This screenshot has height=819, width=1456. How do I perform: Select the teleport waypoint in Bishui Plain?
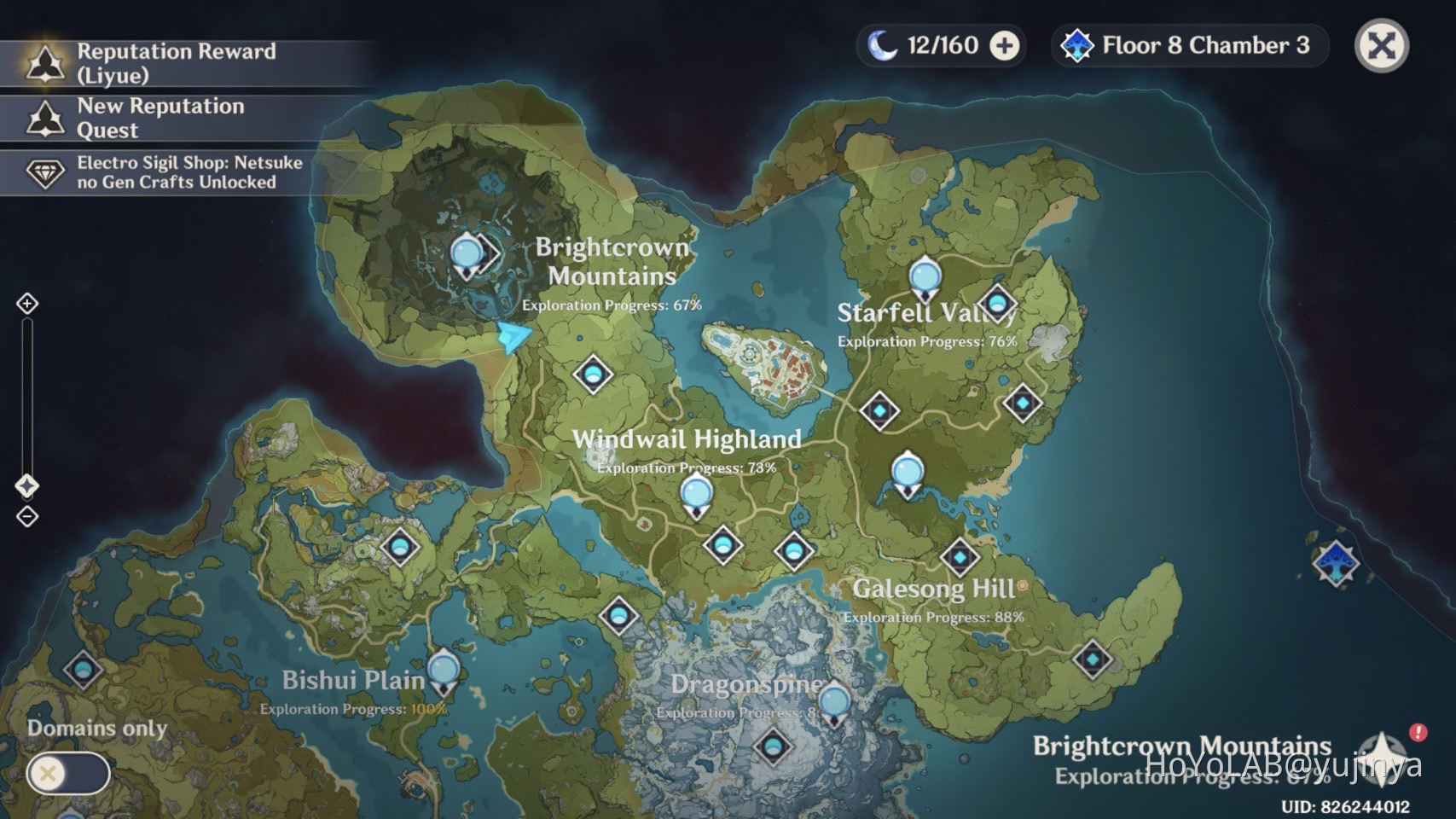click(442, 671)
